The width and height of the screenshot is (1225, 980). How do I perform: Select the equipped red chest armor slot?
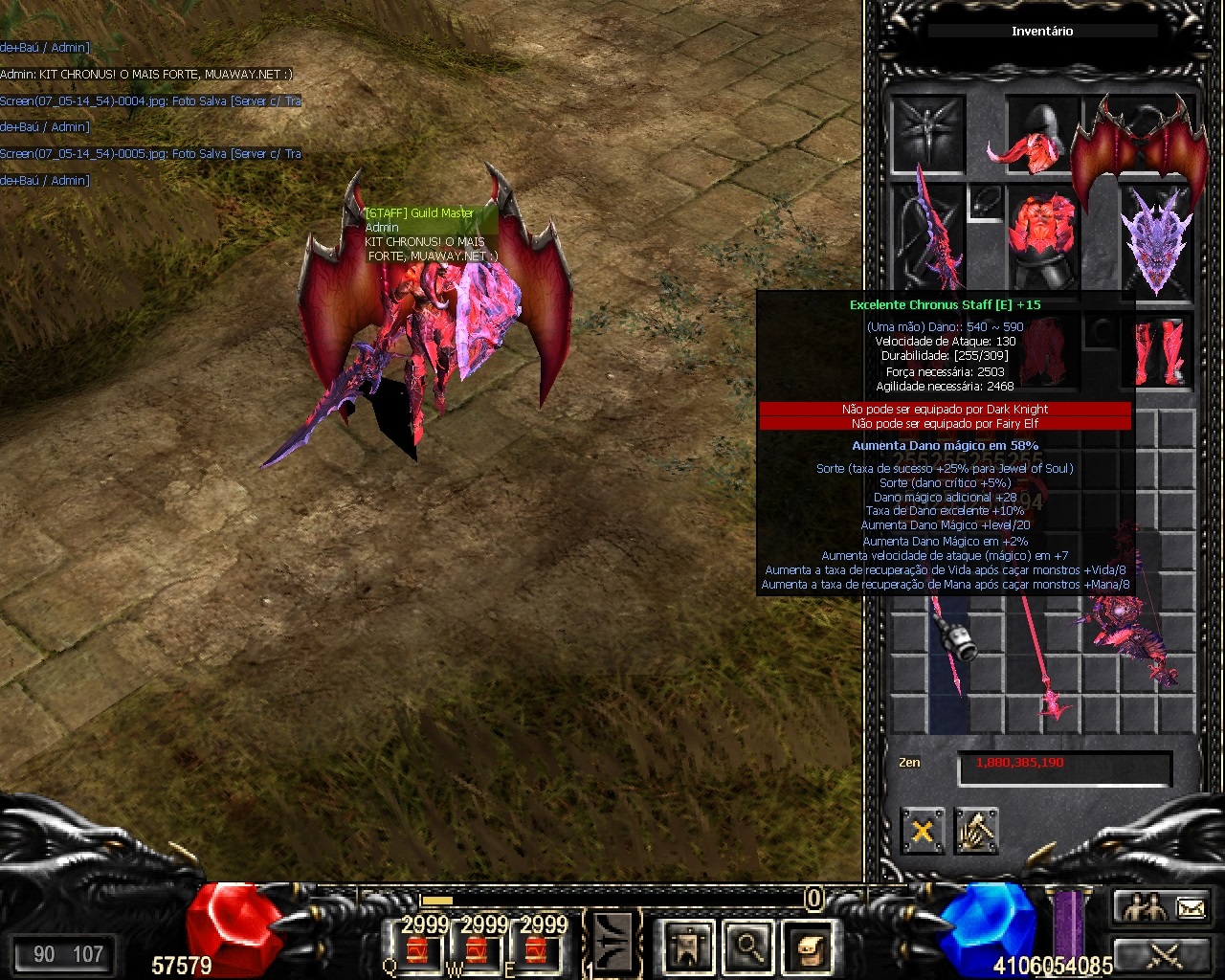tap(1042, 237)
